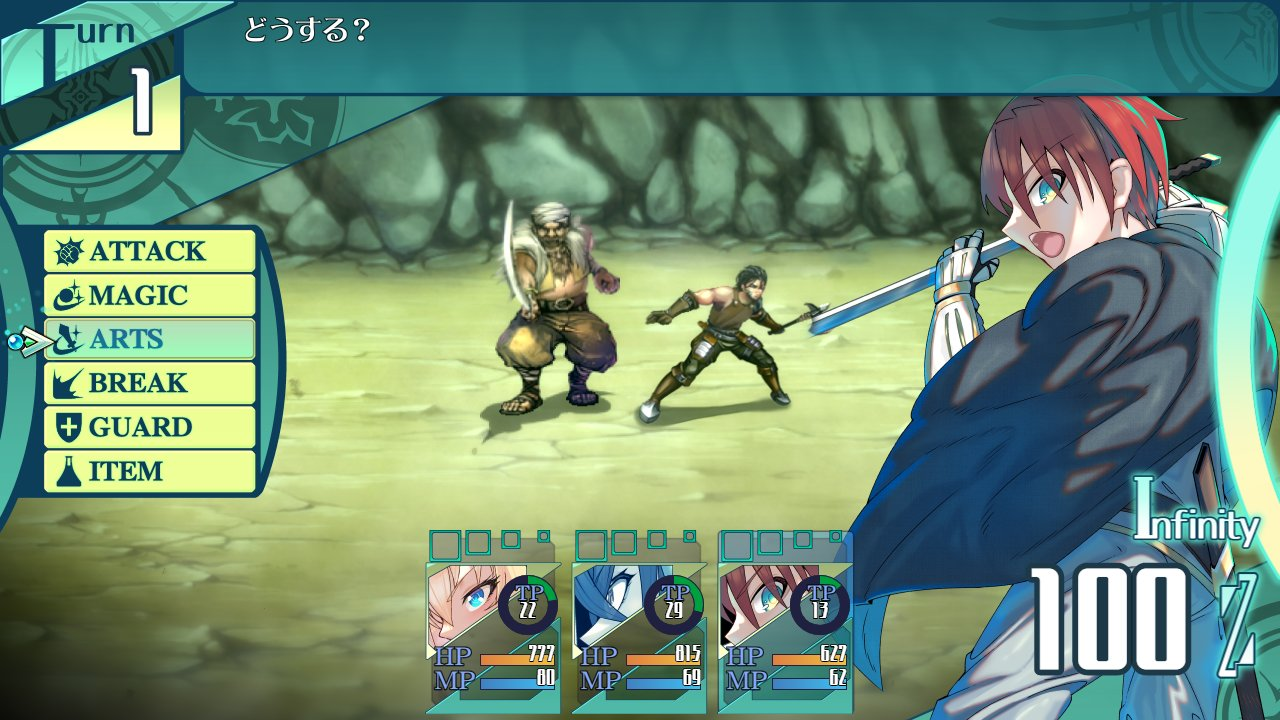Viewport: 1280px width, 720px height.
Task: Select the ATTACK command
Action: point(150,251)
